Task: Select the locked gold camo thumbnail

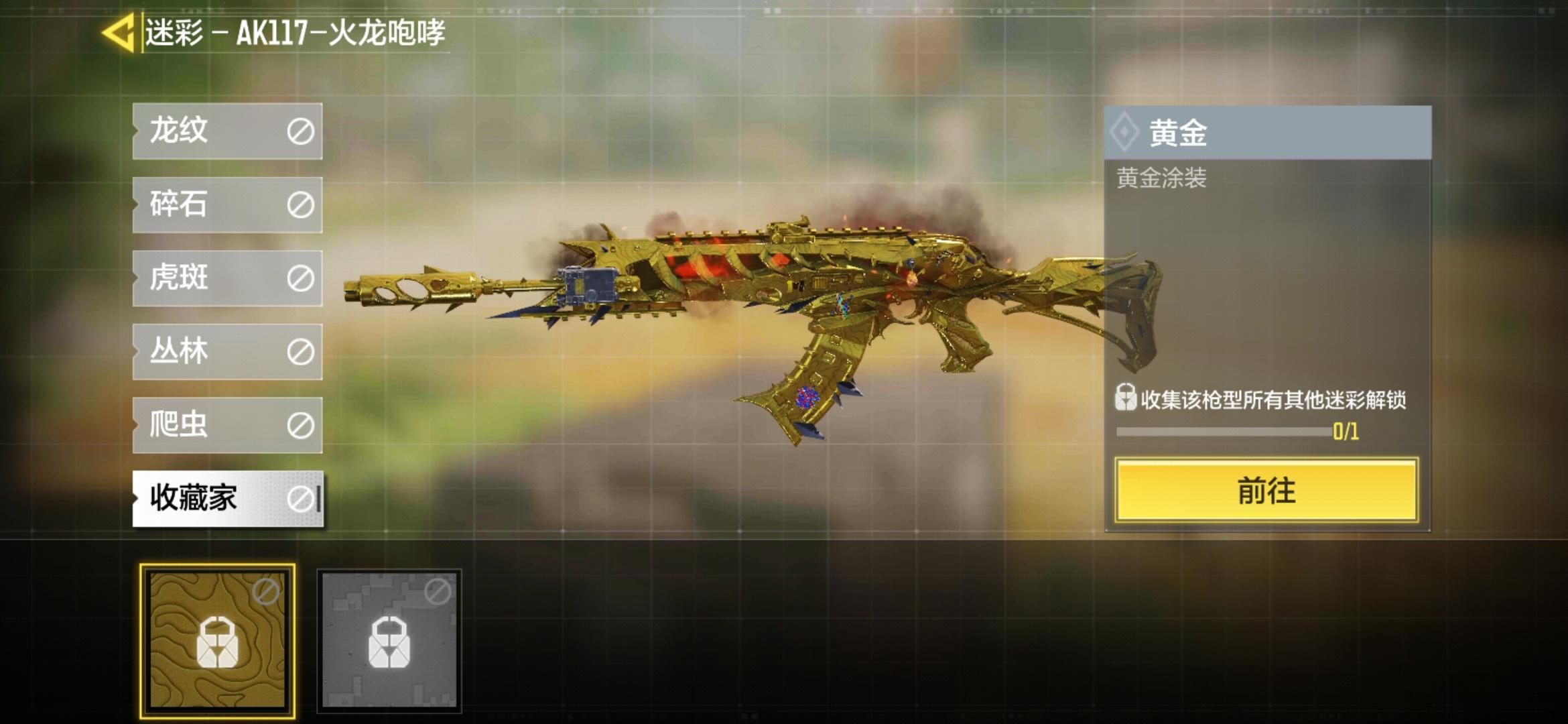Action: [217, 640]
